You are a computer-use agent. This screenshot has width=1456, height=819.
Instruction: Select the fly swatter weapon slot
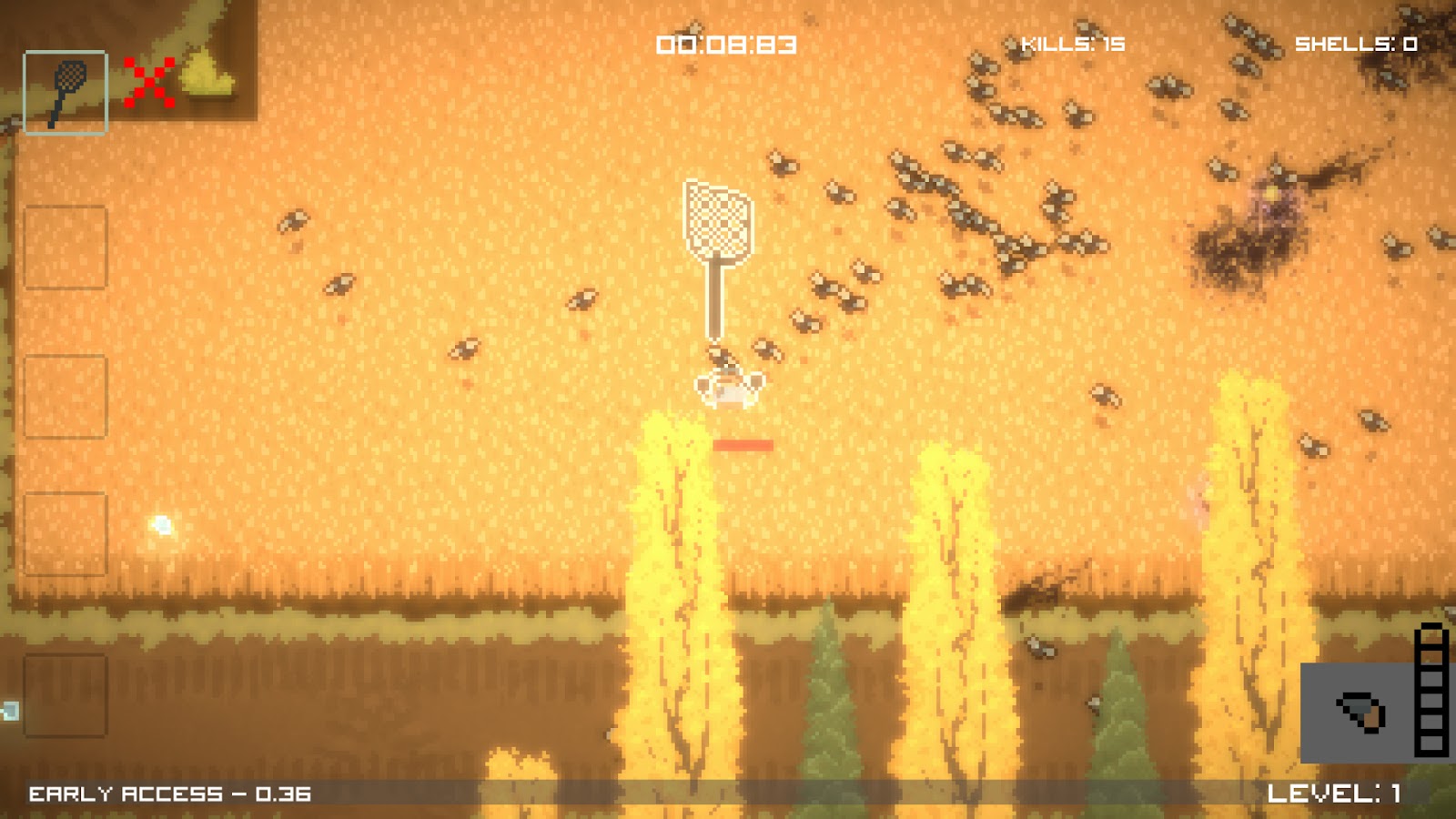point(66,93)
